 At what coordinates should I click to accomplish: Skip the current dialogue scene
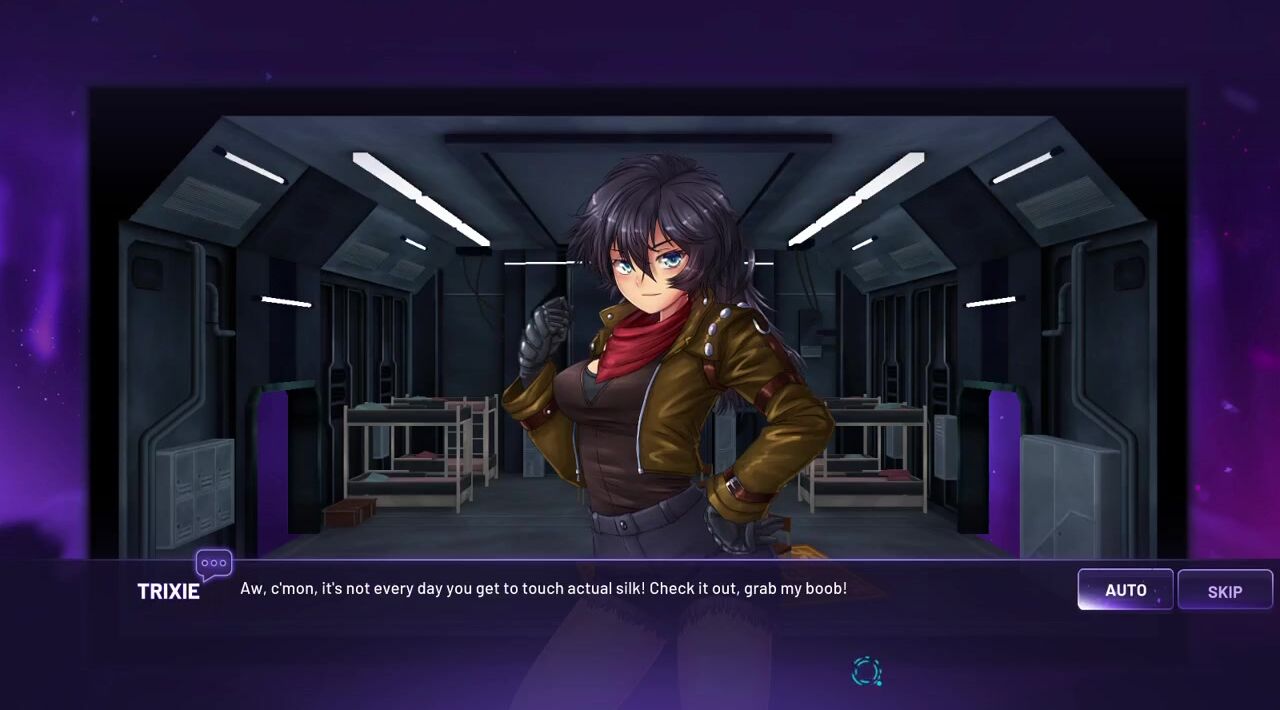click(x=1224, y=591)
